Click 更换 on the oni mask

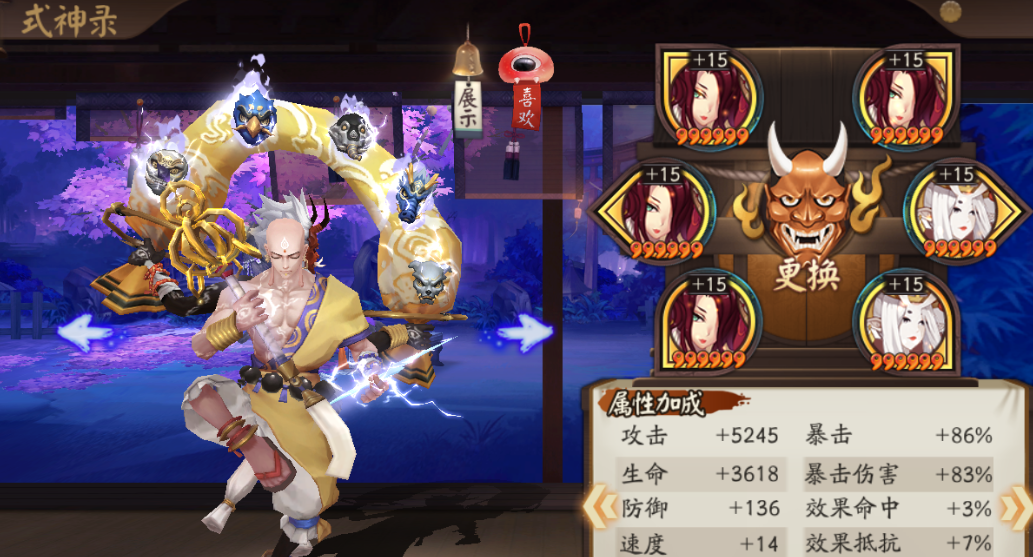[807, 274]
